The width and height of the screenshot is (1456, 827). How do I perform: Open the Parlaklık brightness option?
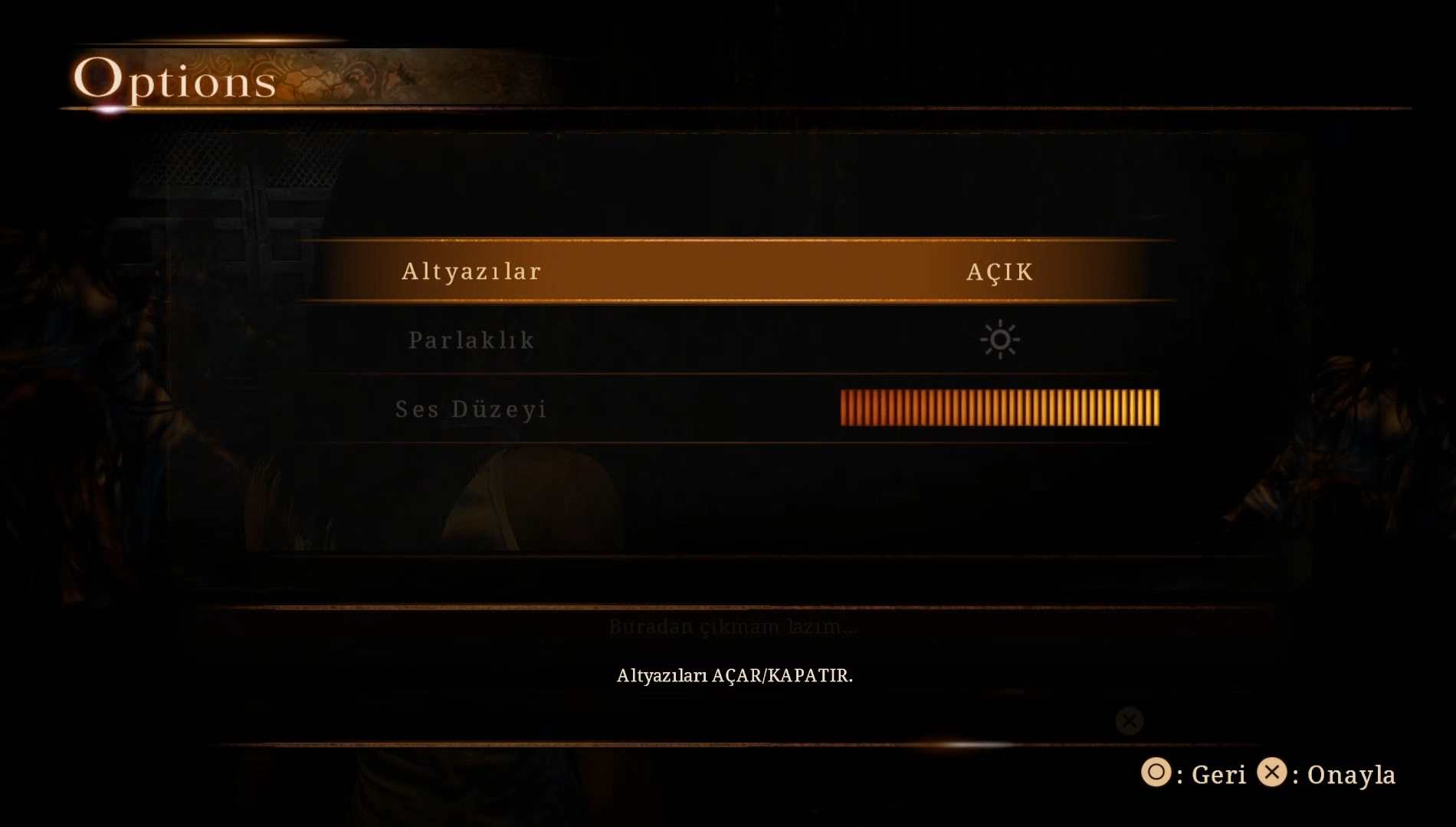point(471,340)
